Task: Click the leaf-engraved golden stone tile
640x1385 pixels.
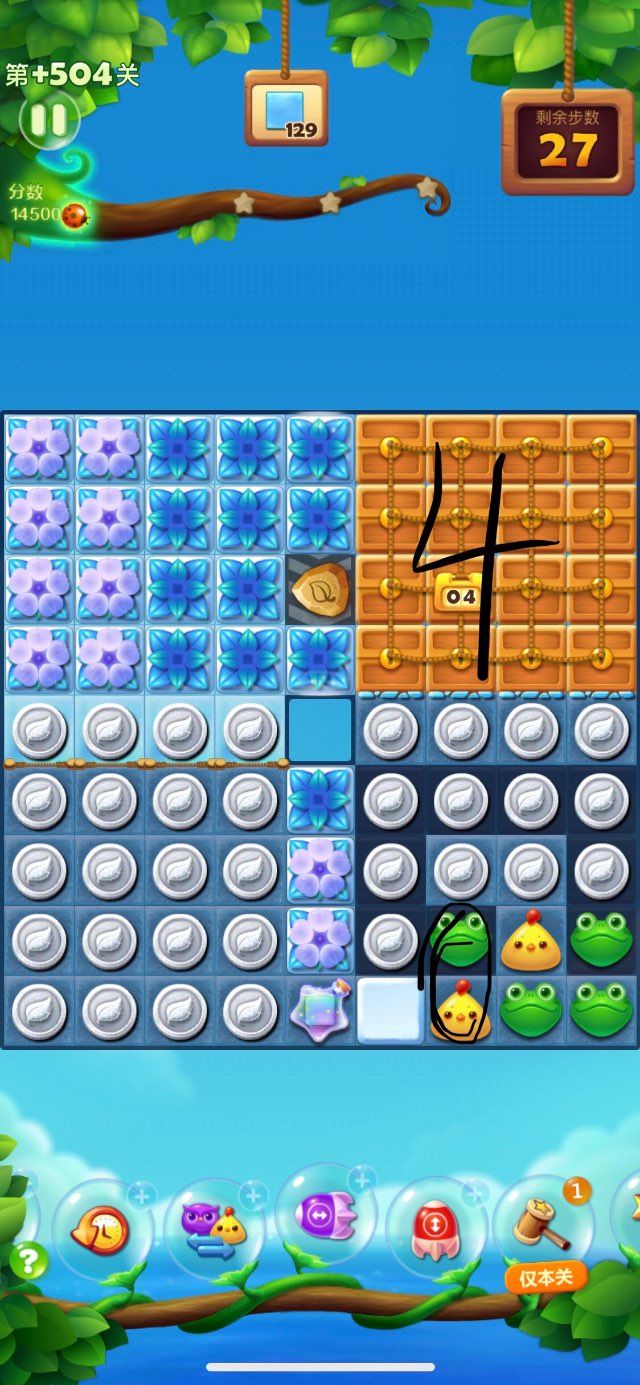Action: (x=320, y=591)
